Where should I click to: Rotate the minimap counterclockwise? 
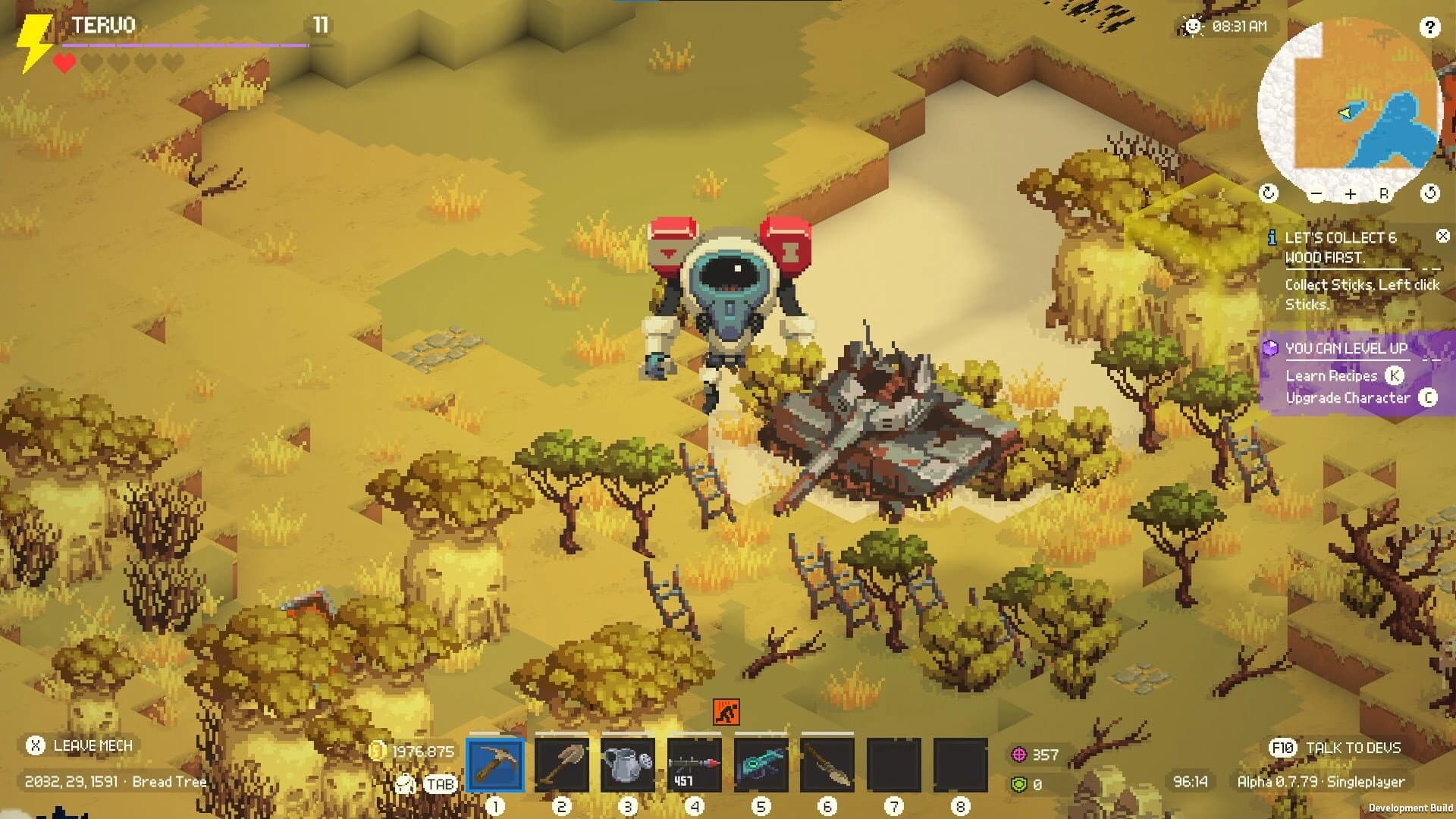pyautogui.click(x=1269, y=193)
